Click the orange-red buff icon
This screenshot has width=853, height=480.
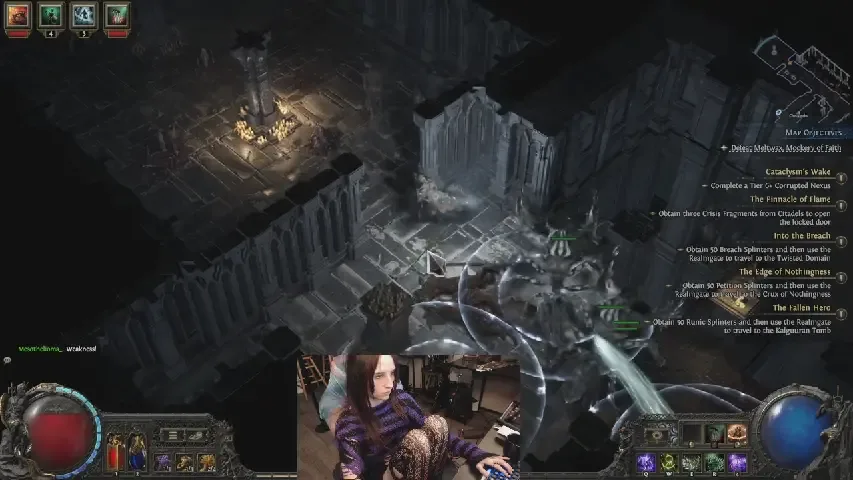click(x=20, y=14)
